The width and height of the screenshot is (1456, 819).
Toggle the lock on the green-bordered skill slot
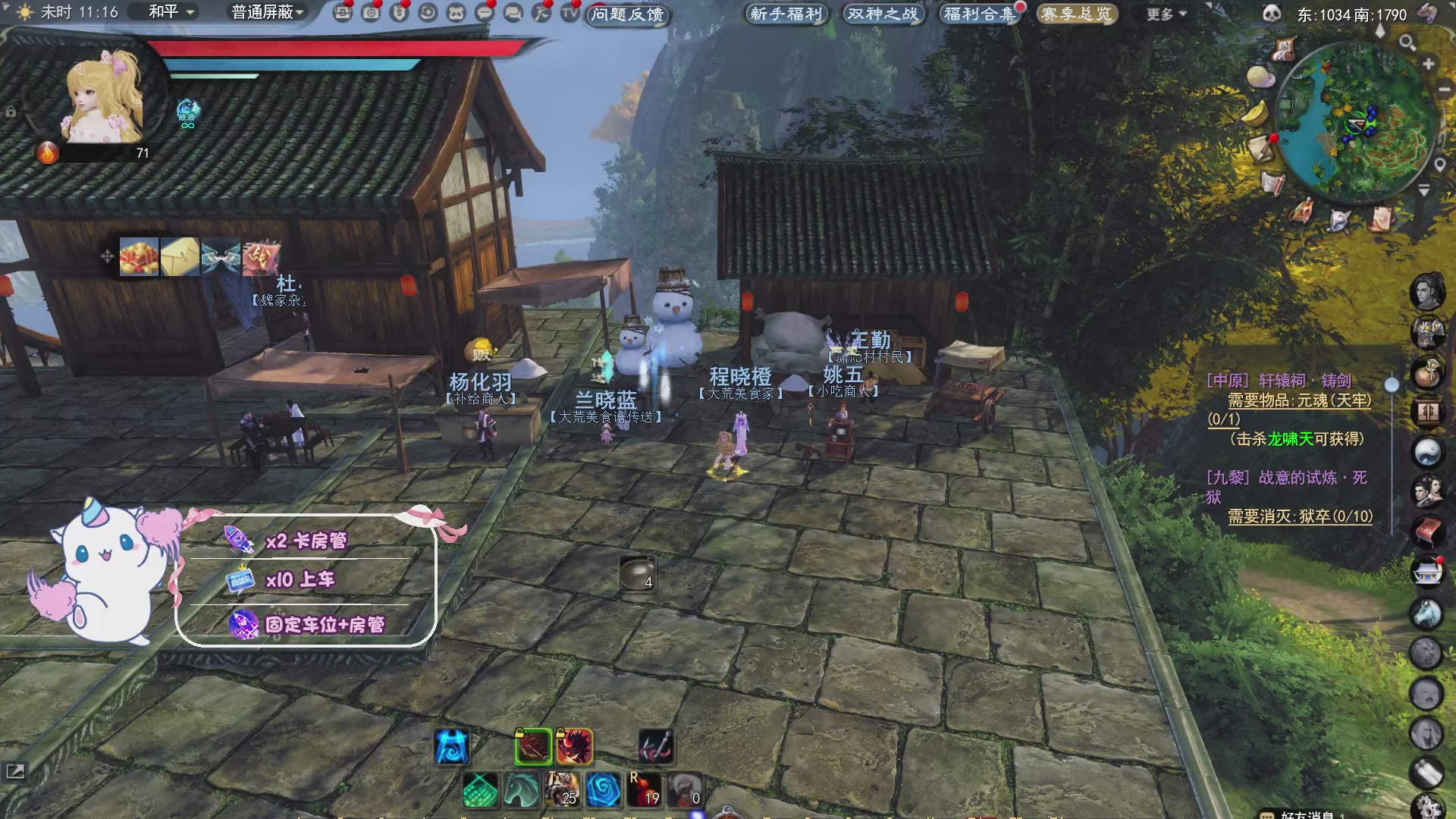[519, 734]
